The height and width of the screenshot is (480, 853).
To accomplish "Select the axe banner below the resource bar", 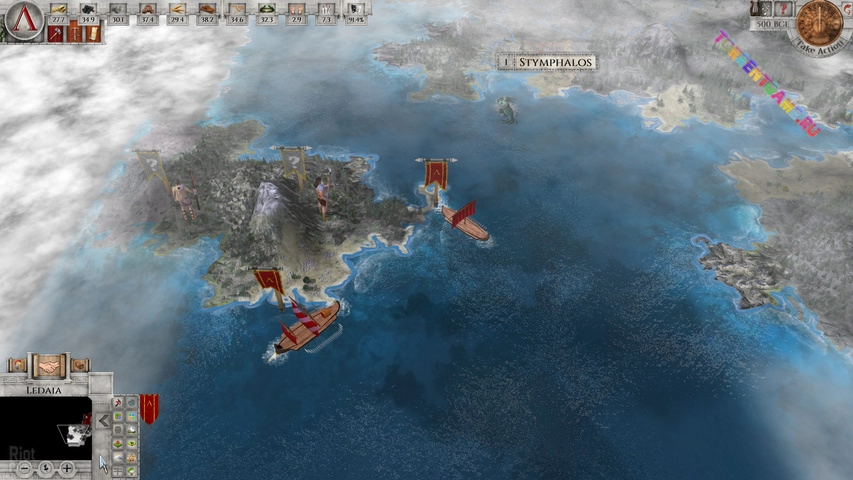I will tap(55, 34).
